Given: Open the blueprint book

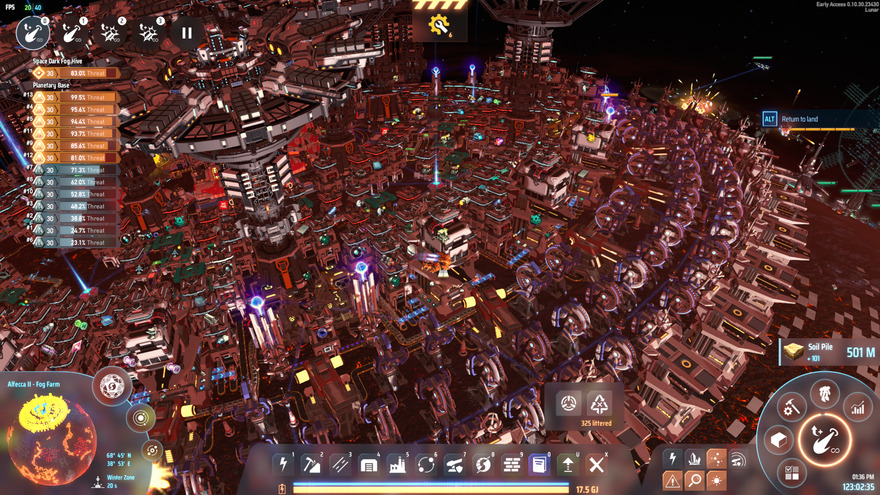Looking at the screenshot, I should point(539,464).
